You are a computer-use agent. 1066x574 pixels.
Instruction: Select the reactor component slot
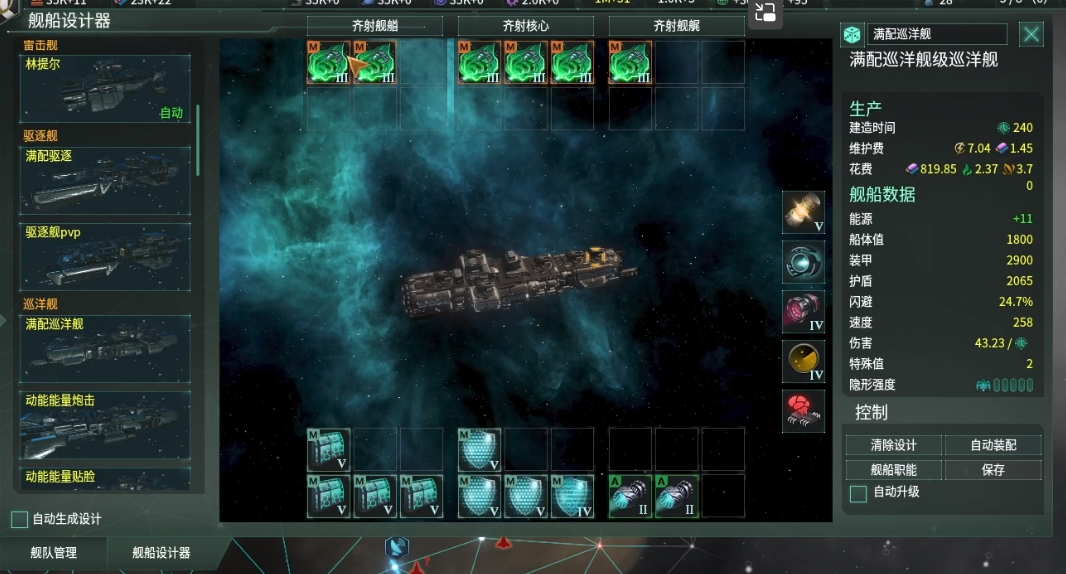[803, 212]
